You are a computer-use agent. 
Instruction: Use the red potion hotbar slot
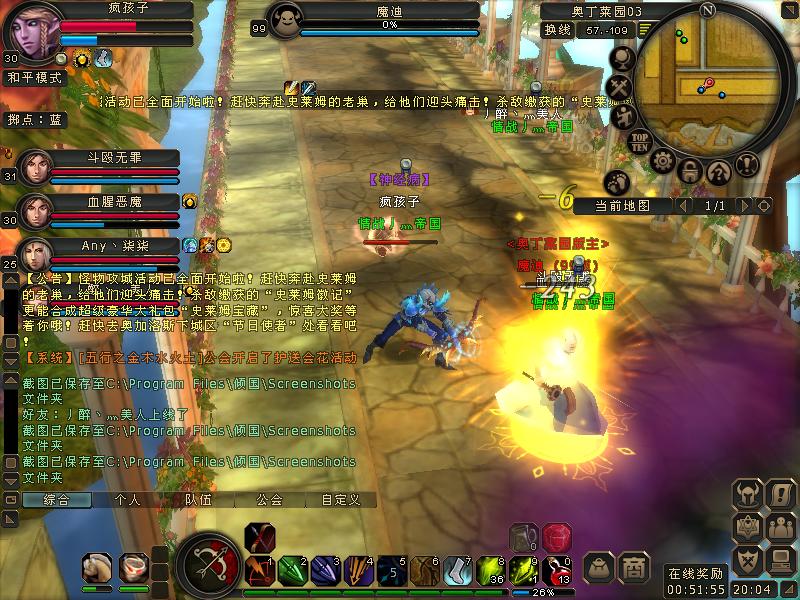556,538
